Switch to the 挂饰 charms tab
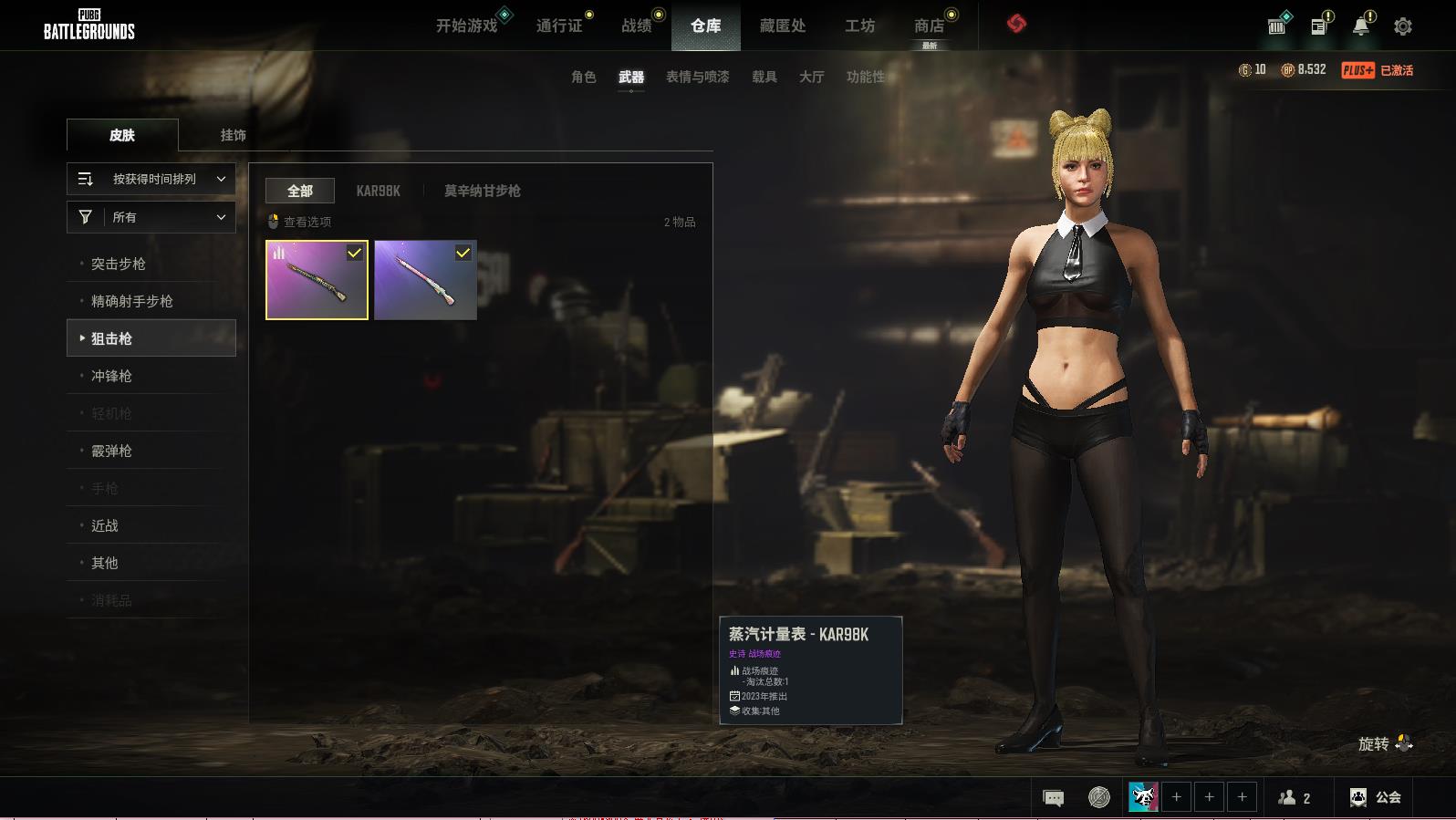The width and height of the screenshot is (1456, 820). 233,135
